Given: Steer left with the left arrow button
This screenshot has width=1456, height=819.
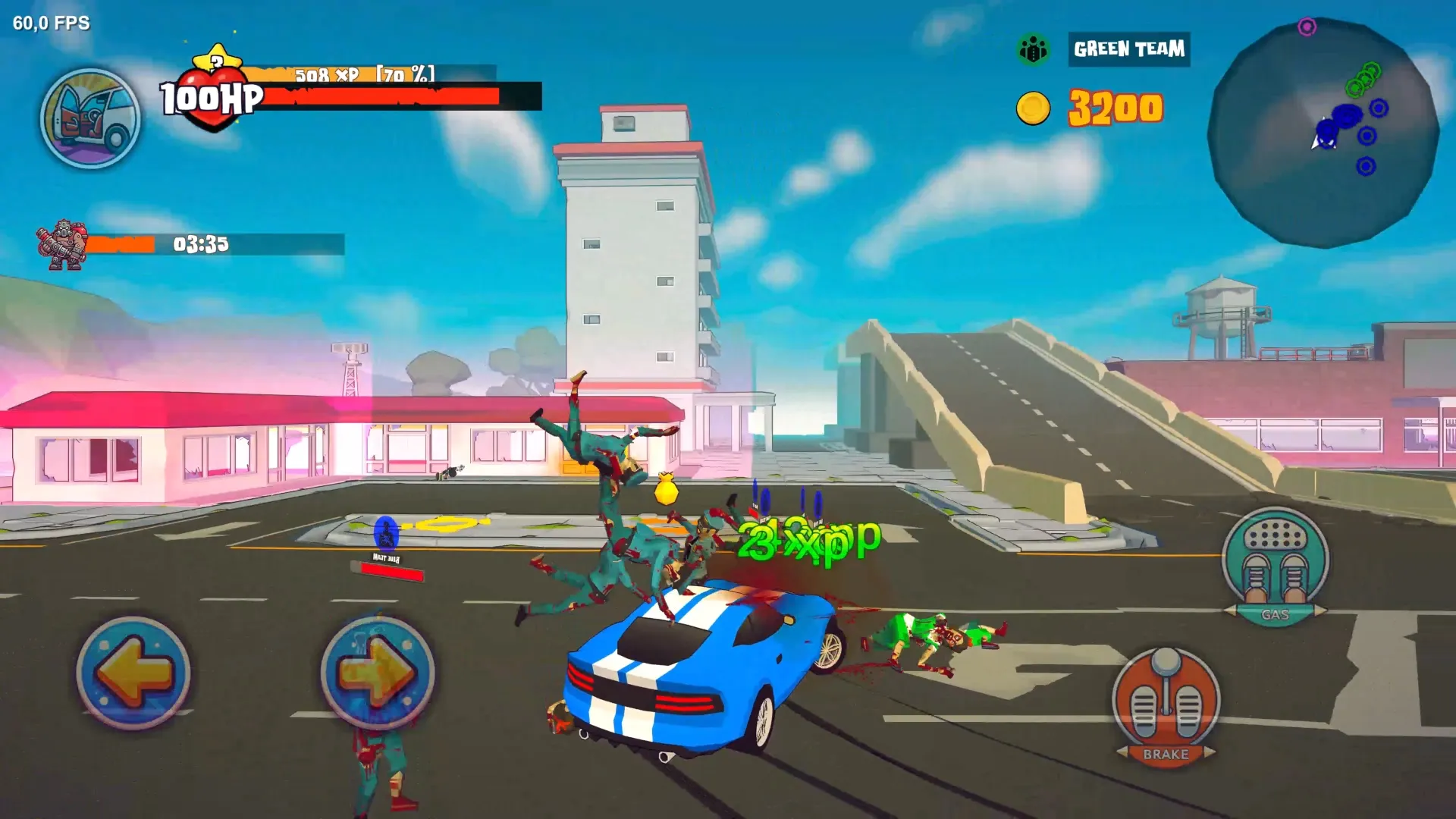Looking at the screenshot, I should click(133, 673).
